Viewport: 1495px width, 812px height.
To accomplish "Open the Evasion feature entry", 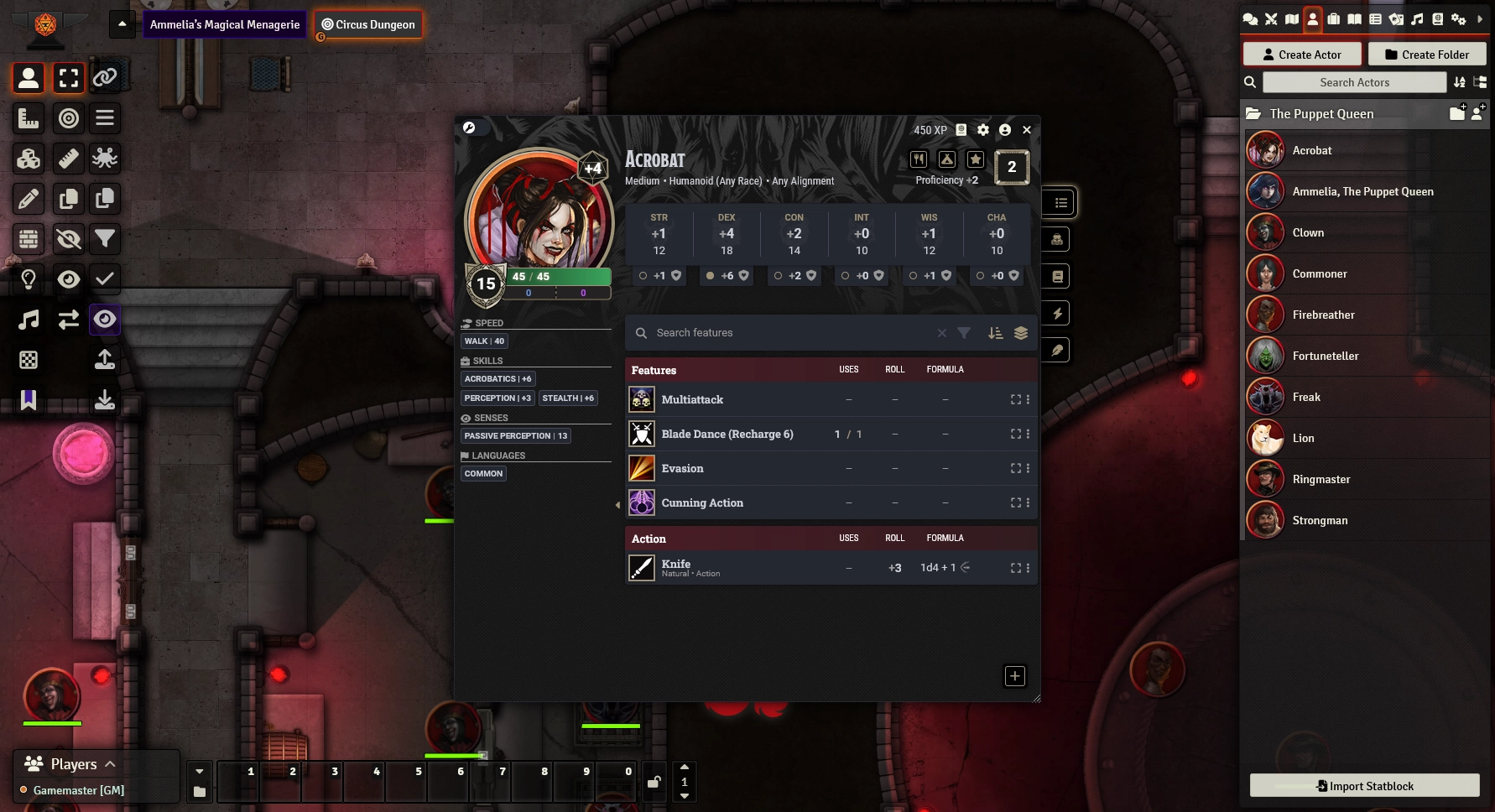I will point(682,469).
